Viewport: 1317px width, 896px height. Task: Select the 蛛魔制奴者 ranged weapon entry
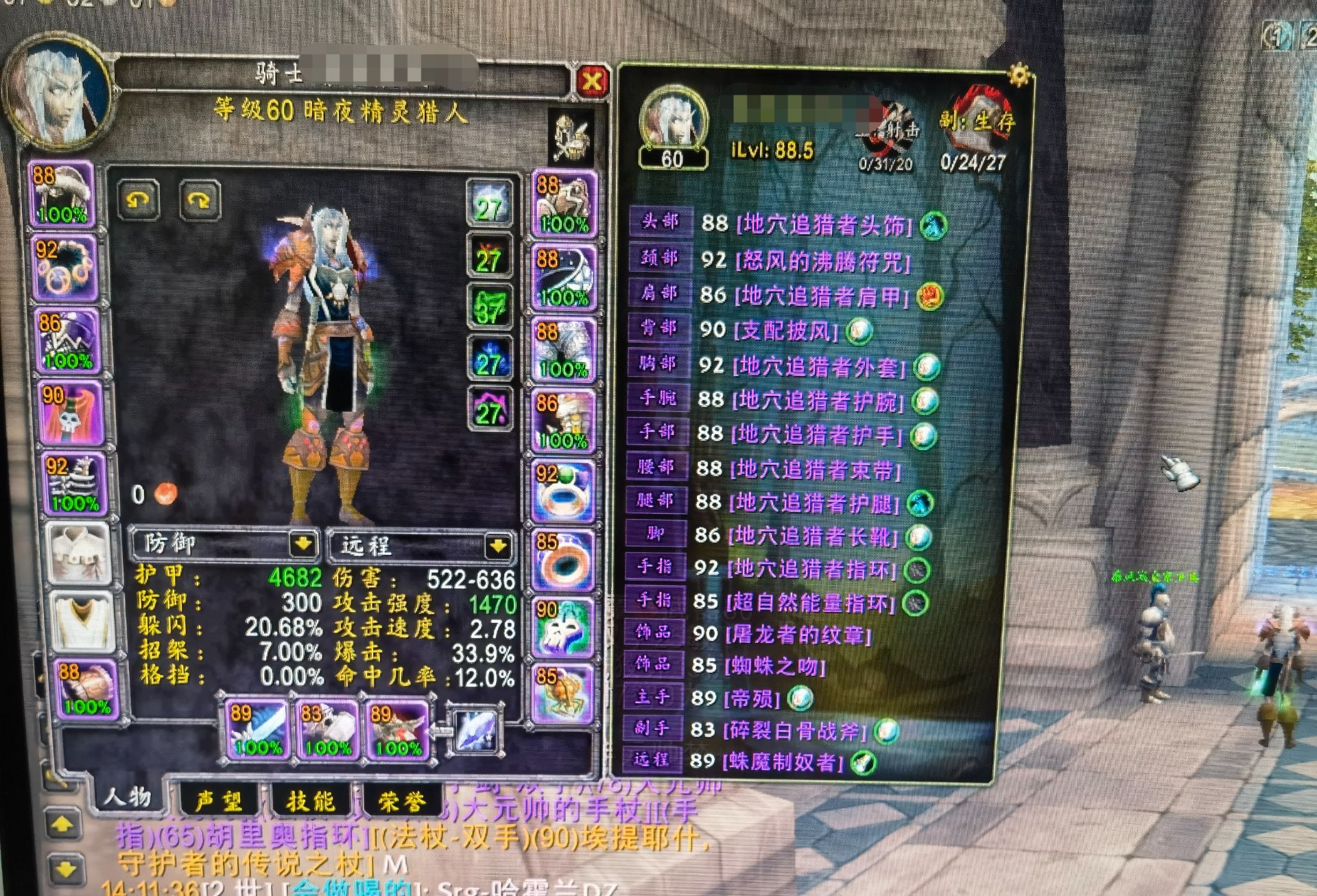pyautogui.click(x=782, y=761)
